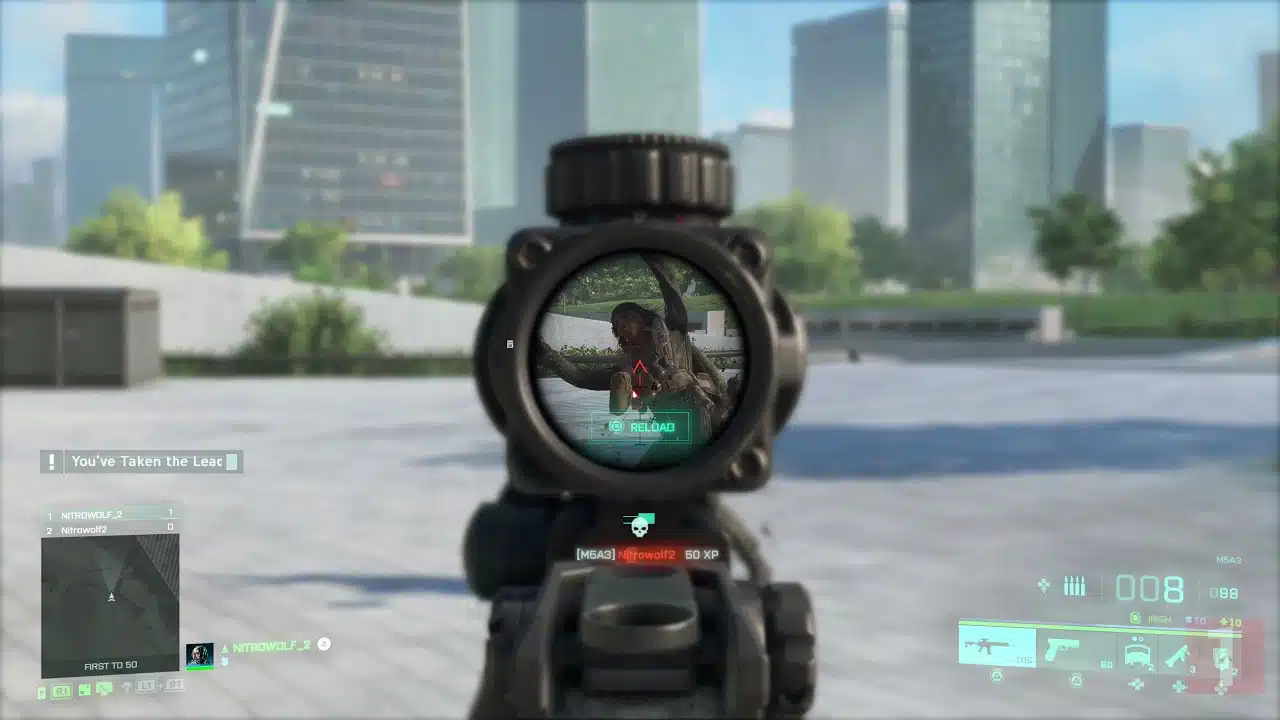Click the IRISH specialist badge icon

[1135, 619]
